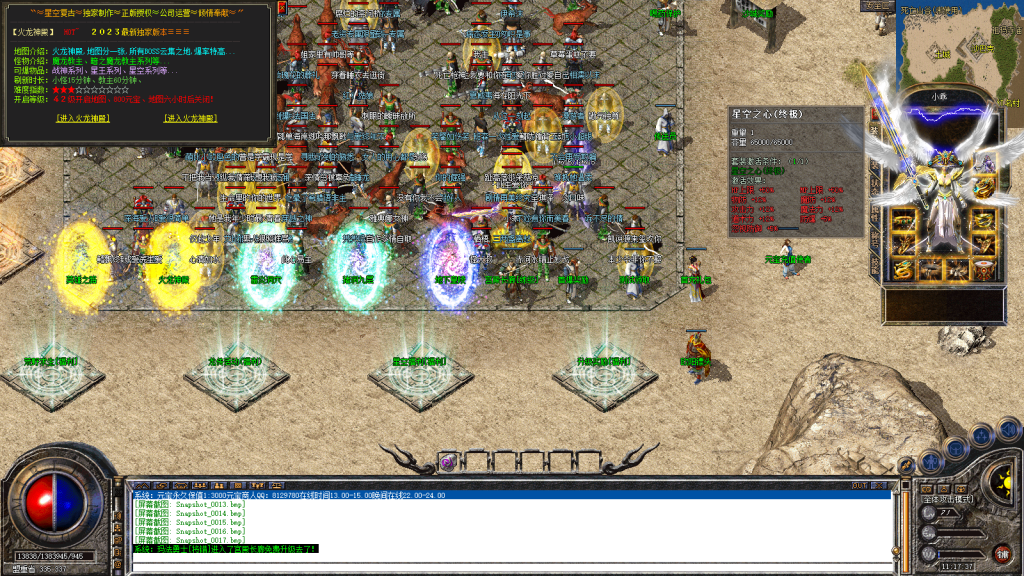
Task: Click the blue character figure round button
Action: [x=932, y=461]
